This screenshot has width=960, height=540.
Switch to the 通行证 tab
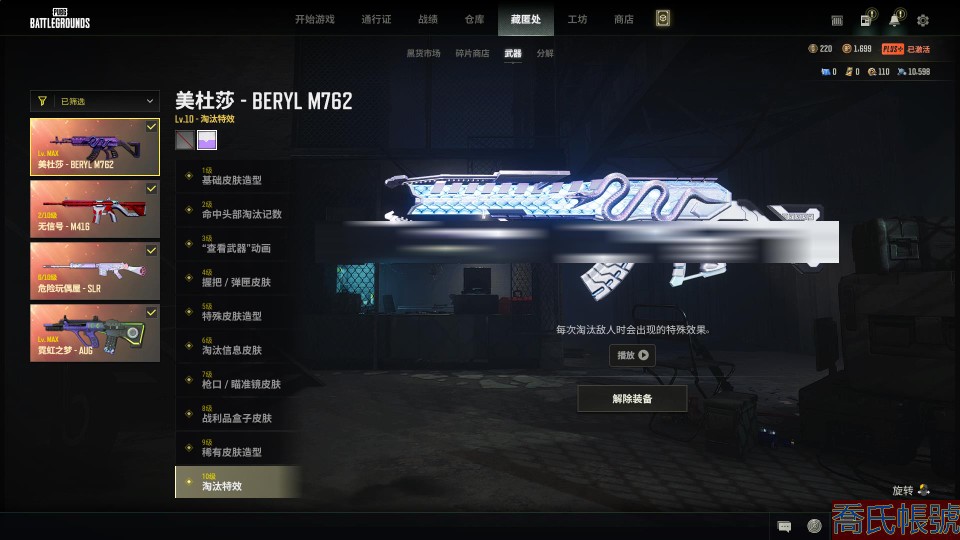[376, 19]
